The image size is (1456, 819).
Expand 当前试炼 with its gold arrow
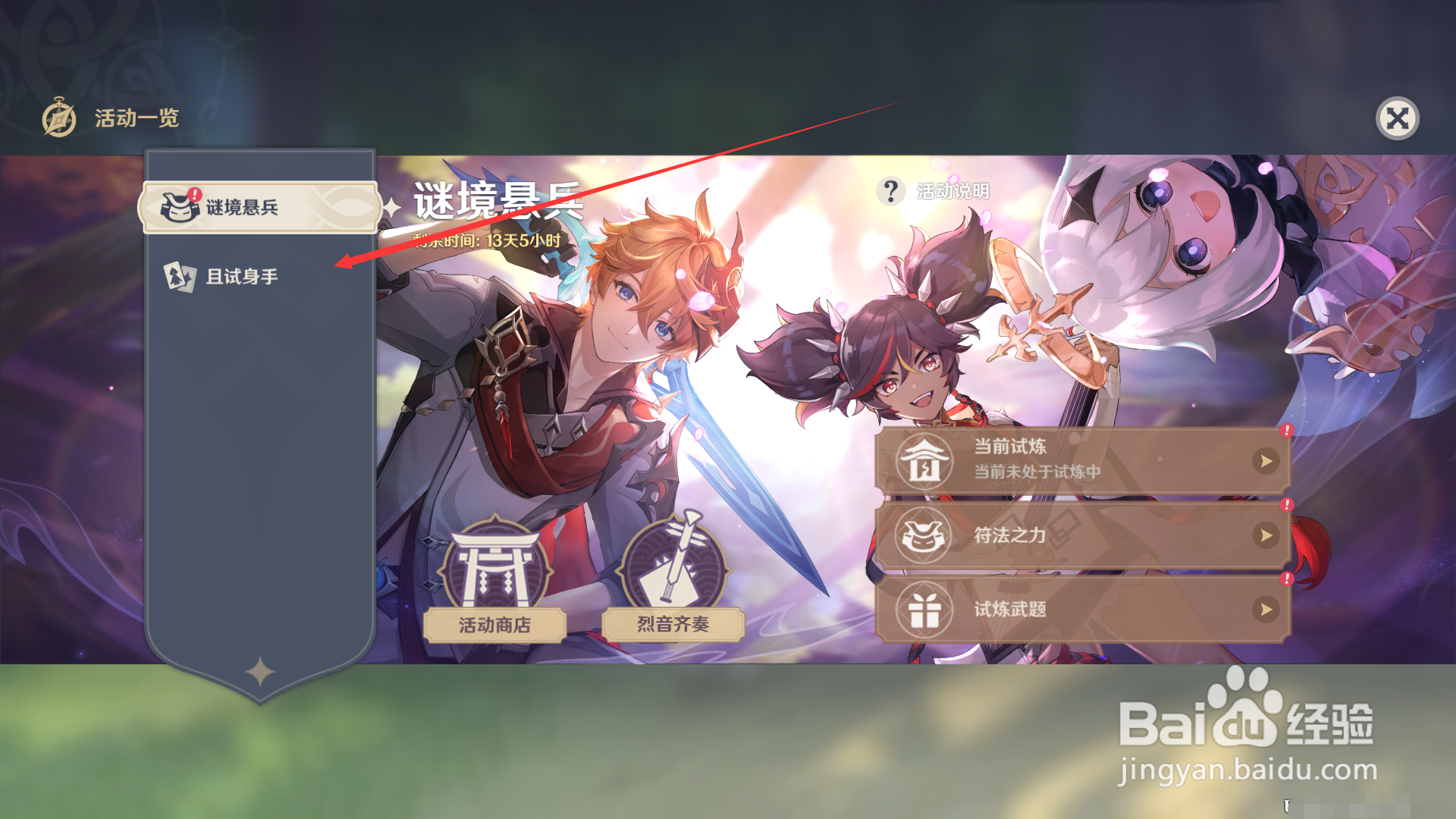[1266, 460]
